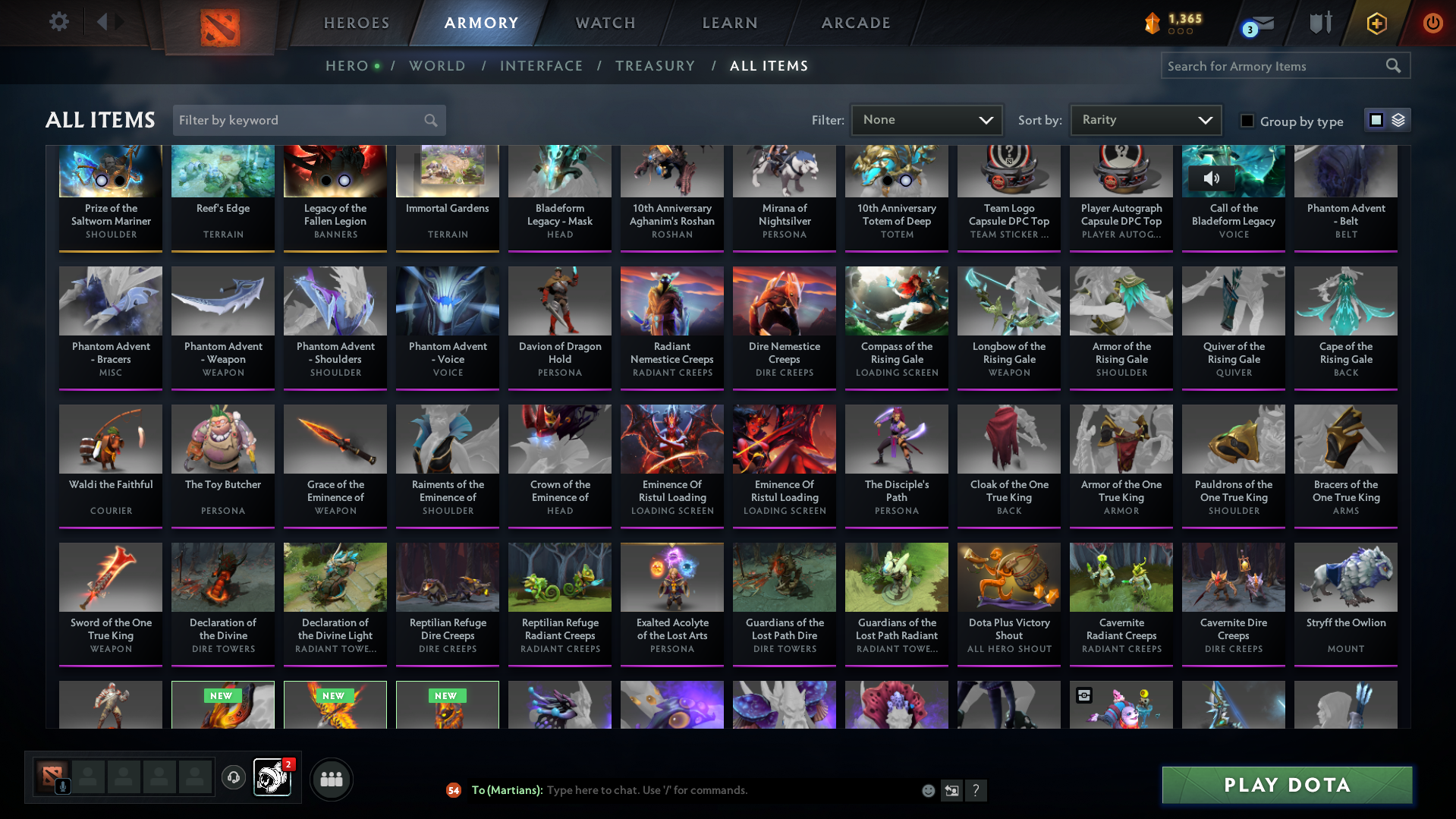Open the Armory search magnifier icon

(1393, 65)
